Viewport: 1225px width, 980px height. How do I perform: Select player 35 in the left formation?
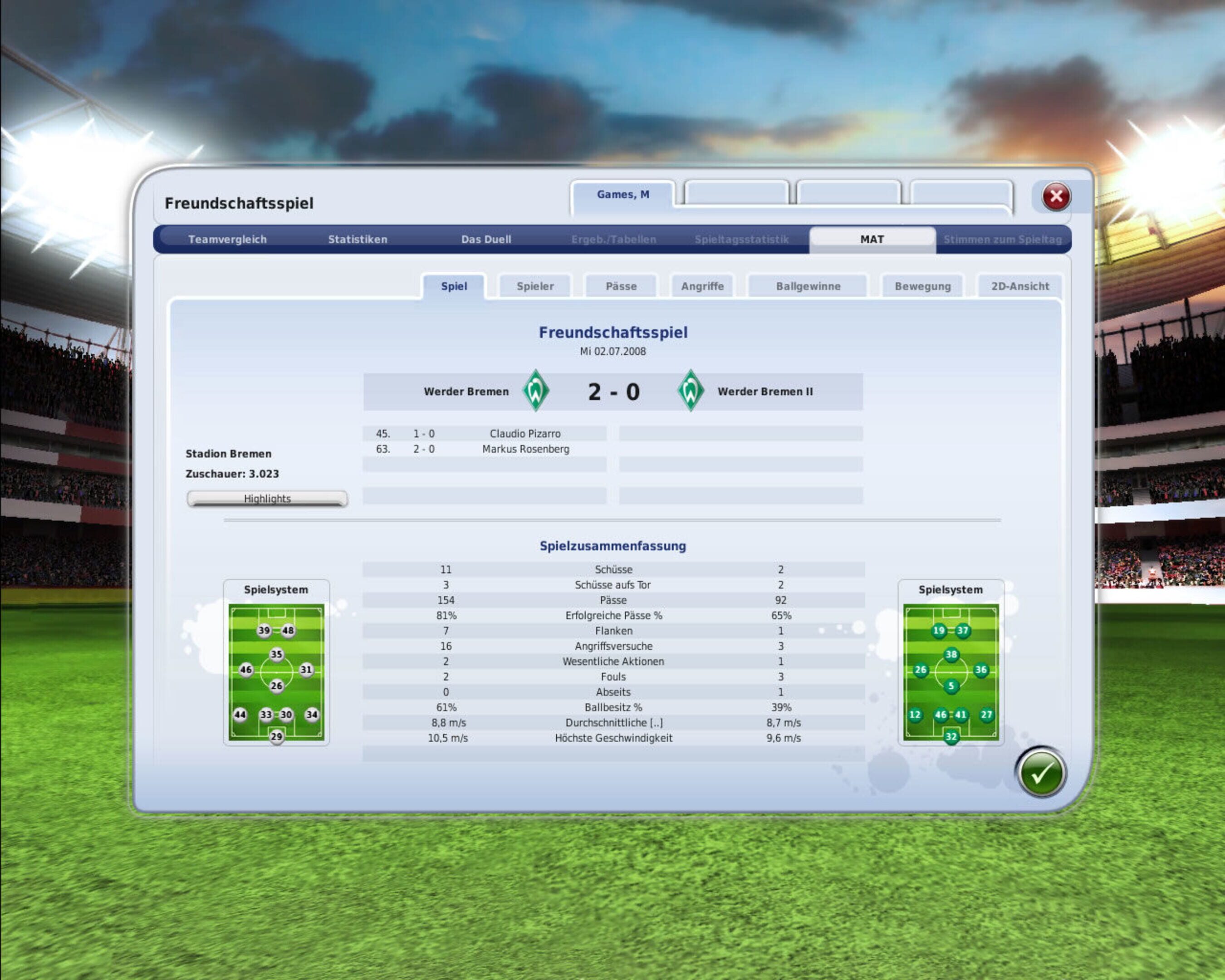(x=277, y=655)
